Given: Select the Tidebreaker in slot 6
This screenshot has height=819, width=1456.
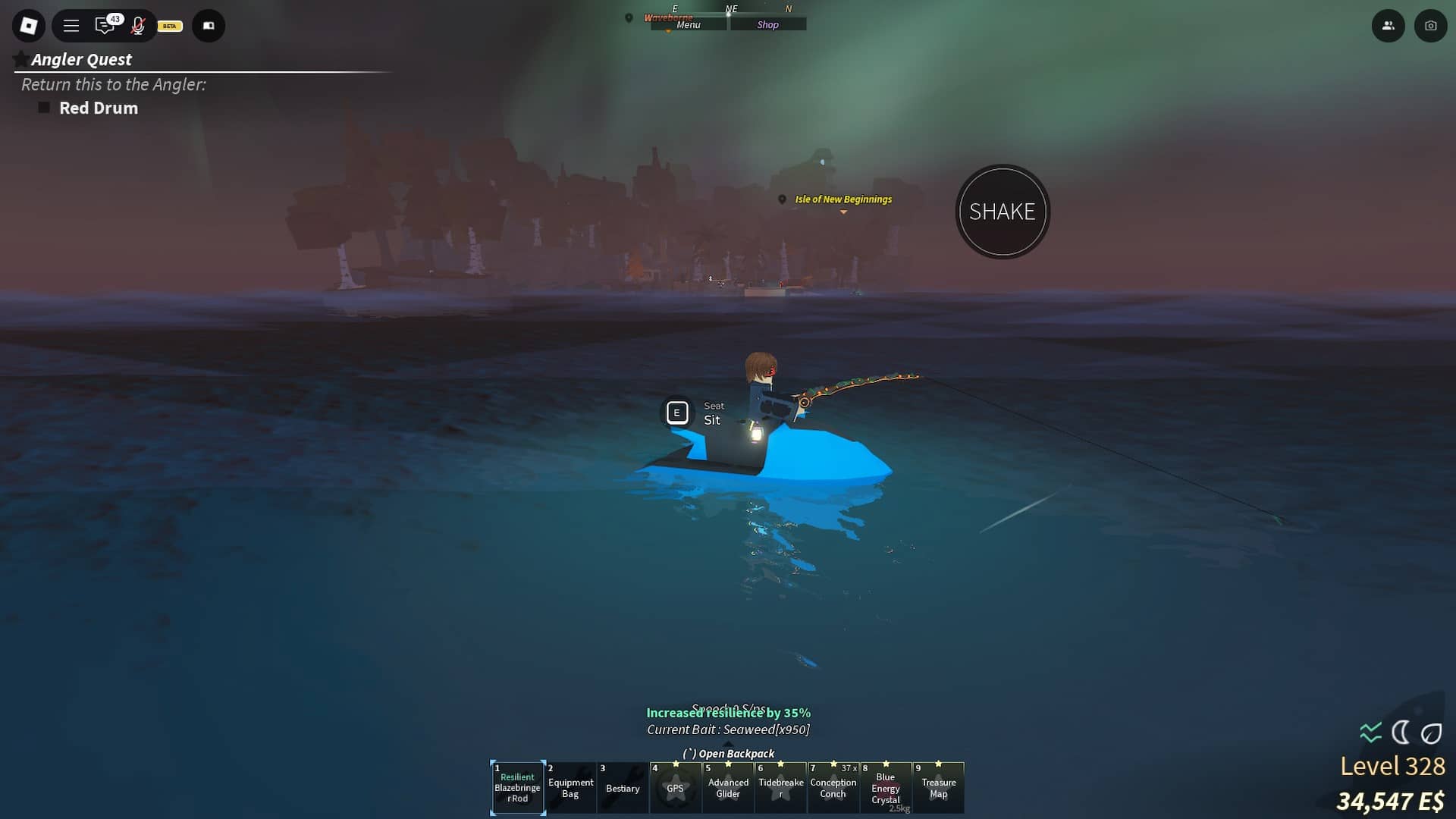Looking at the screenshot, I should pos(781,788).
